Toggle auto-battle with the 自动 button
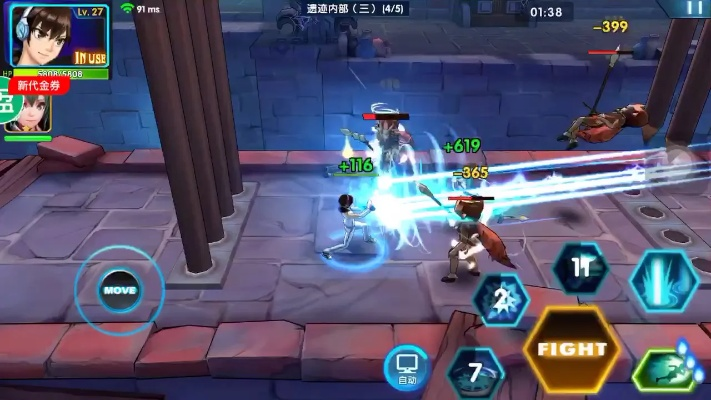Image resolution: width=711 pixels, height=400 pixels. [406, 368]
